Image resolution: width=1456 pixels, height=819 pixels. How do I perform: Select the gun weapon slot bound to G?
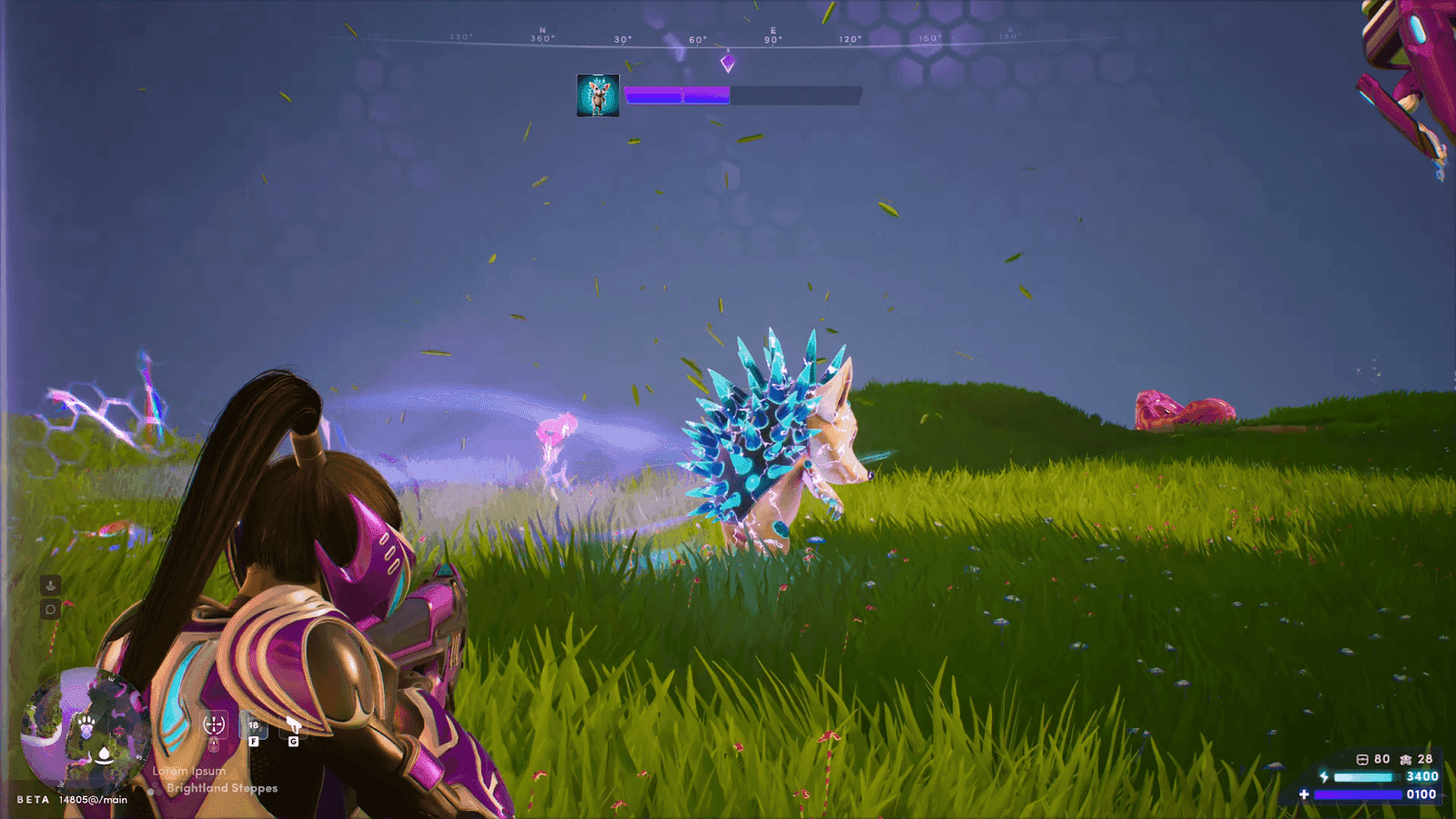pyautogui.click(x=292, y=725)
